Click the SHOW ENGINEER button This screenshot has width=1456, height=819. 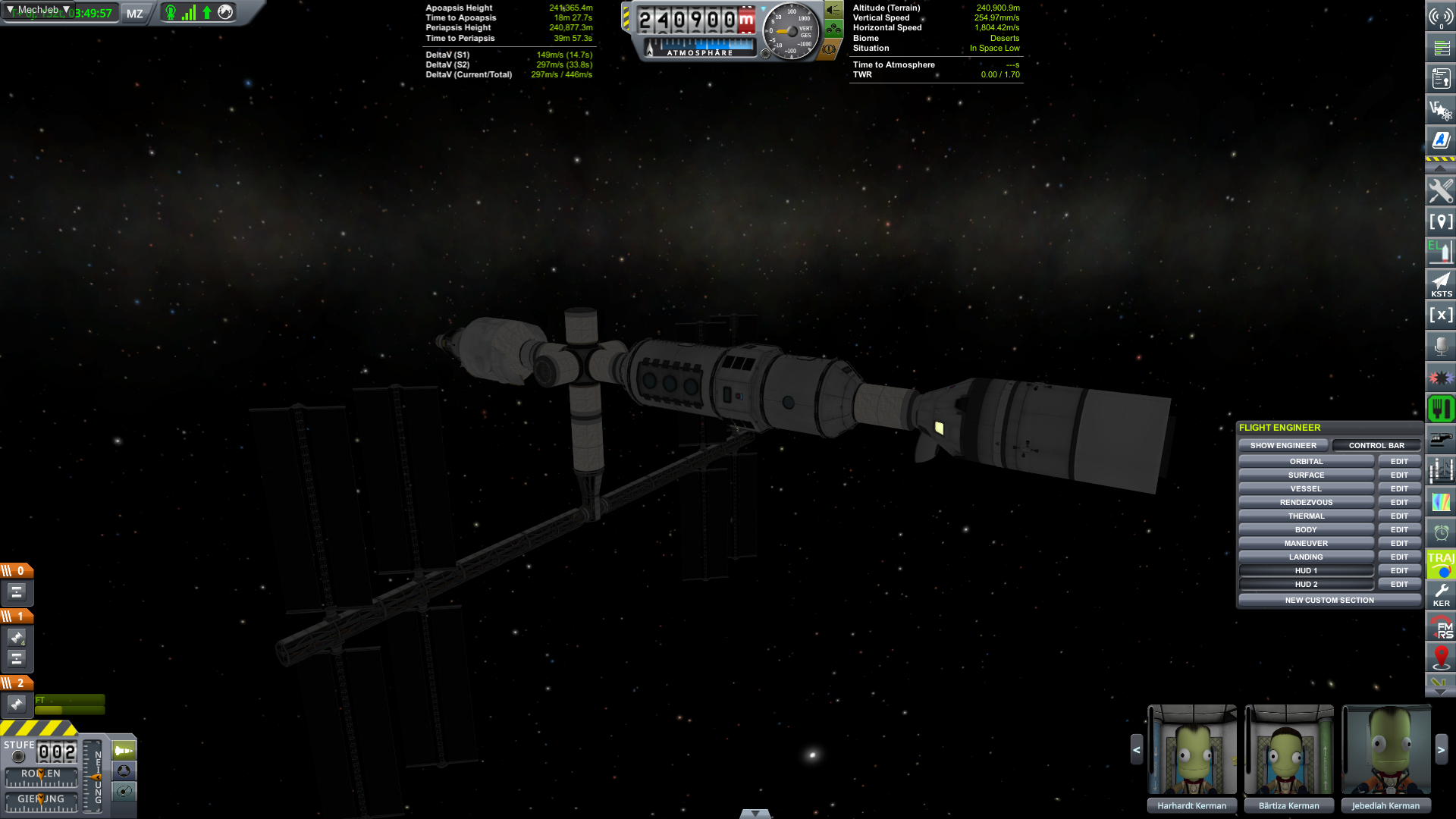(1283, 446)
